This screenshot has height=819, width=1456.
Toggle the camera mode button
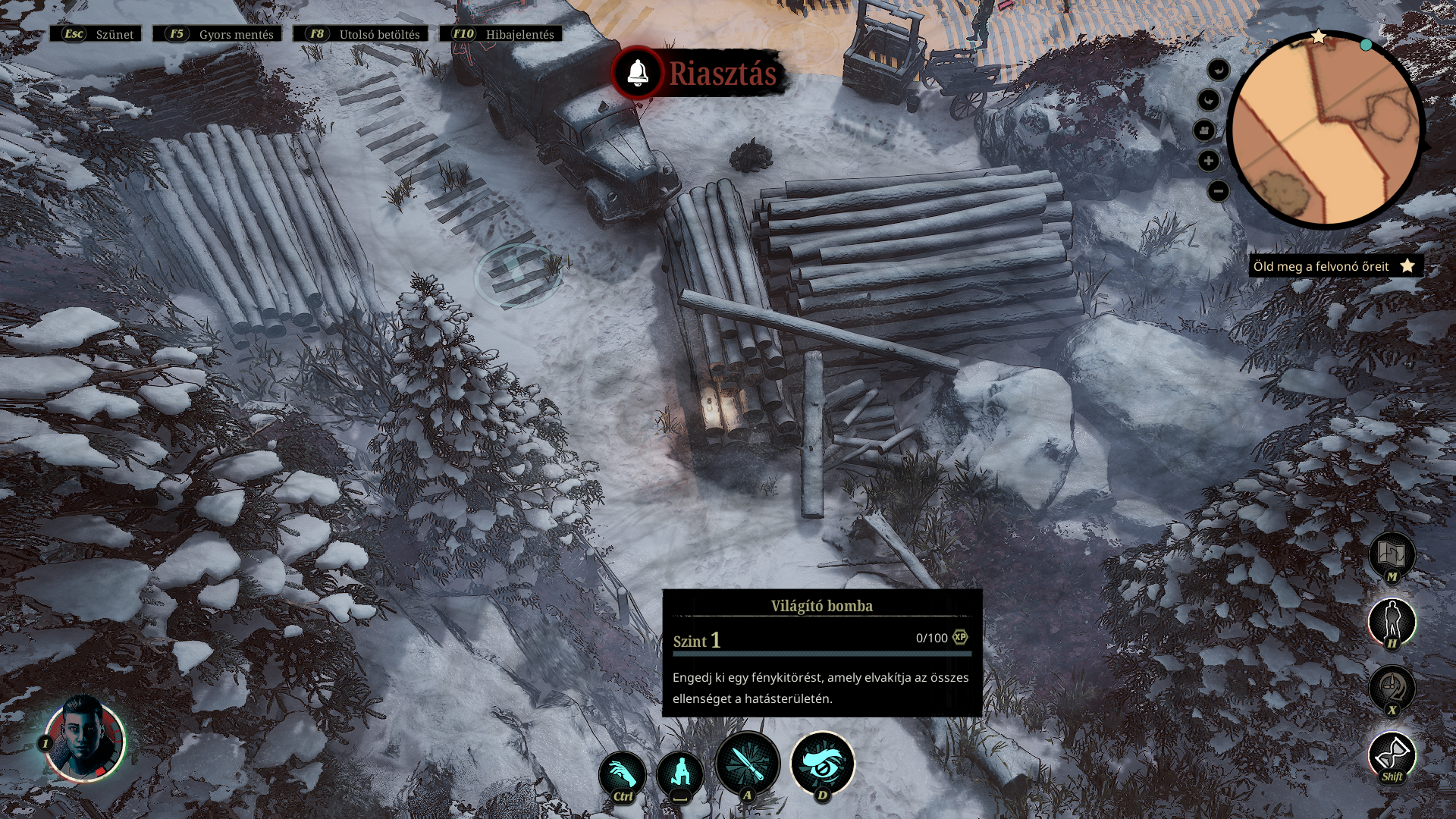pyautogui.click(x=1204, y=130)
